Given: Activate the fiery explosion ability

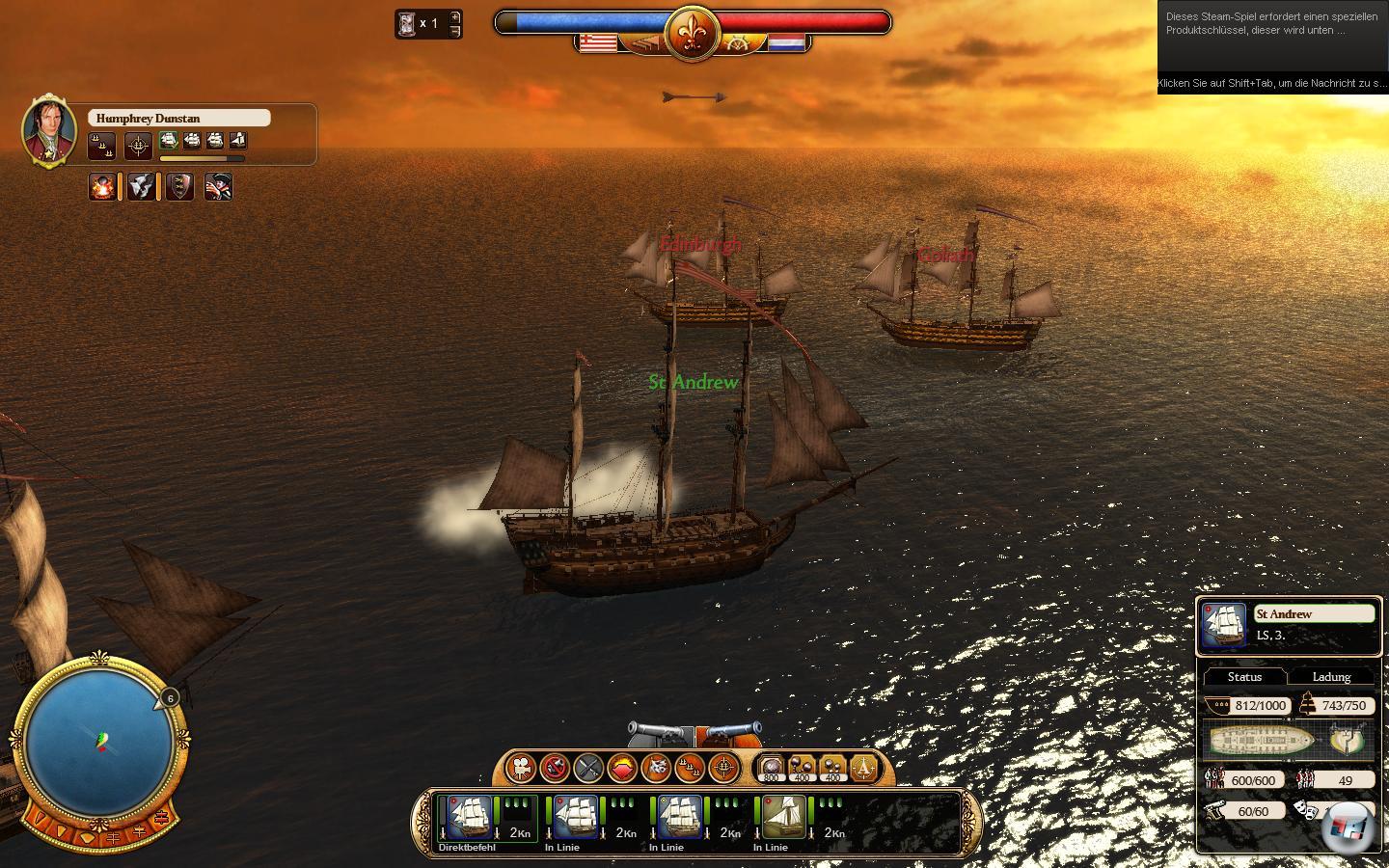Looking at the screenshot, I should point(101,186).
